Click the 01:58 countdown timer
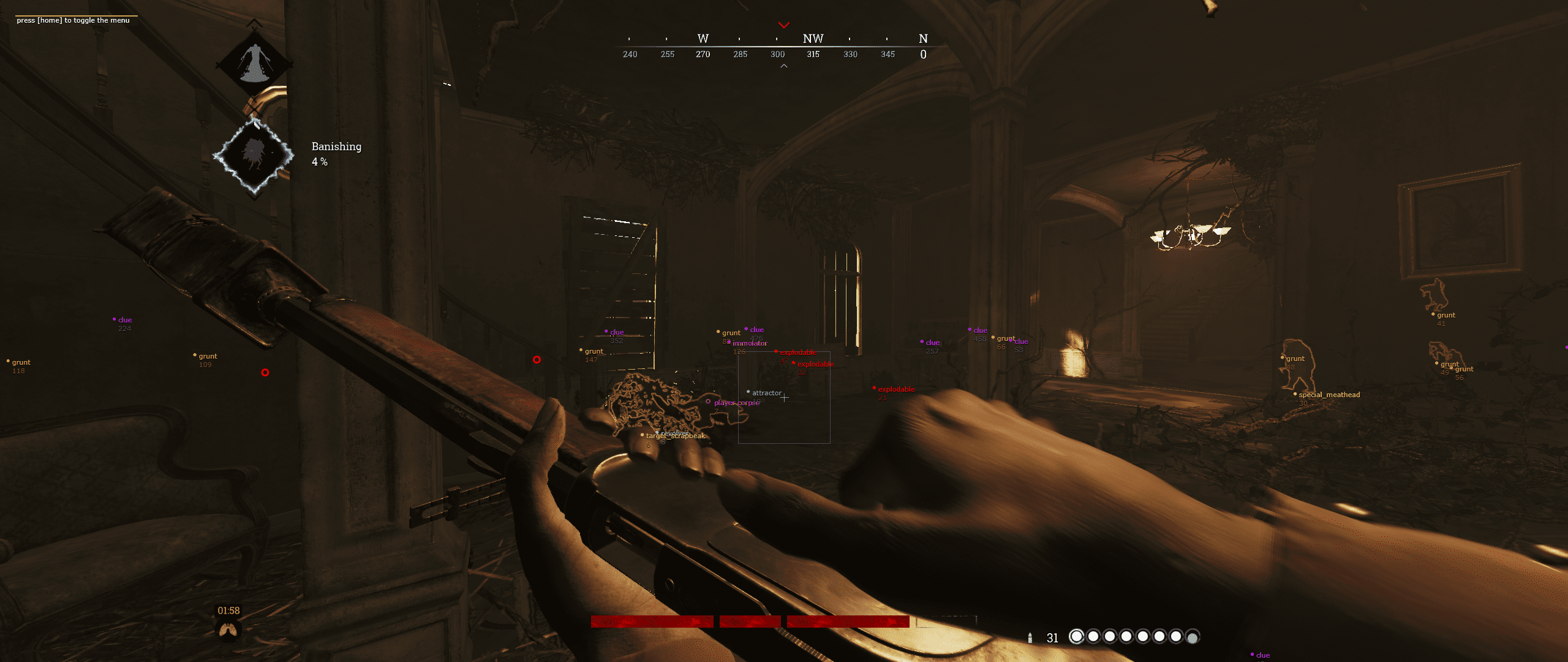Image resolution: width=1568 pixels, height=662 pixels. pos(227,610)
